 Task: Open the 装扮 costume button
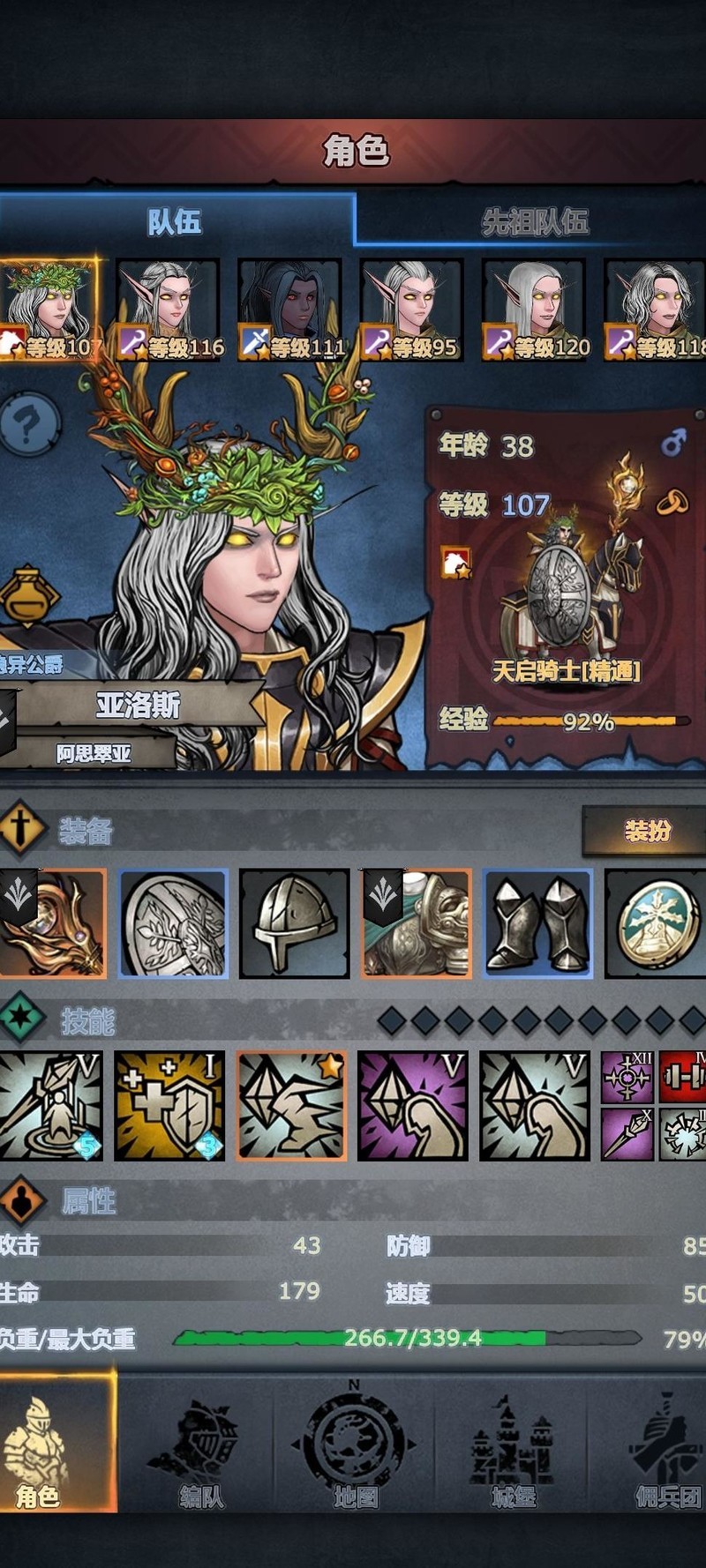[x=646, y=830]
